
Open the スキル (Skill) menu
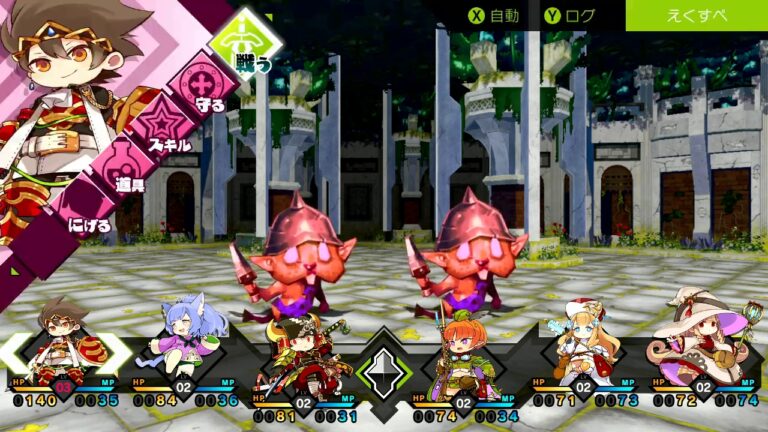tap(160, 129)
